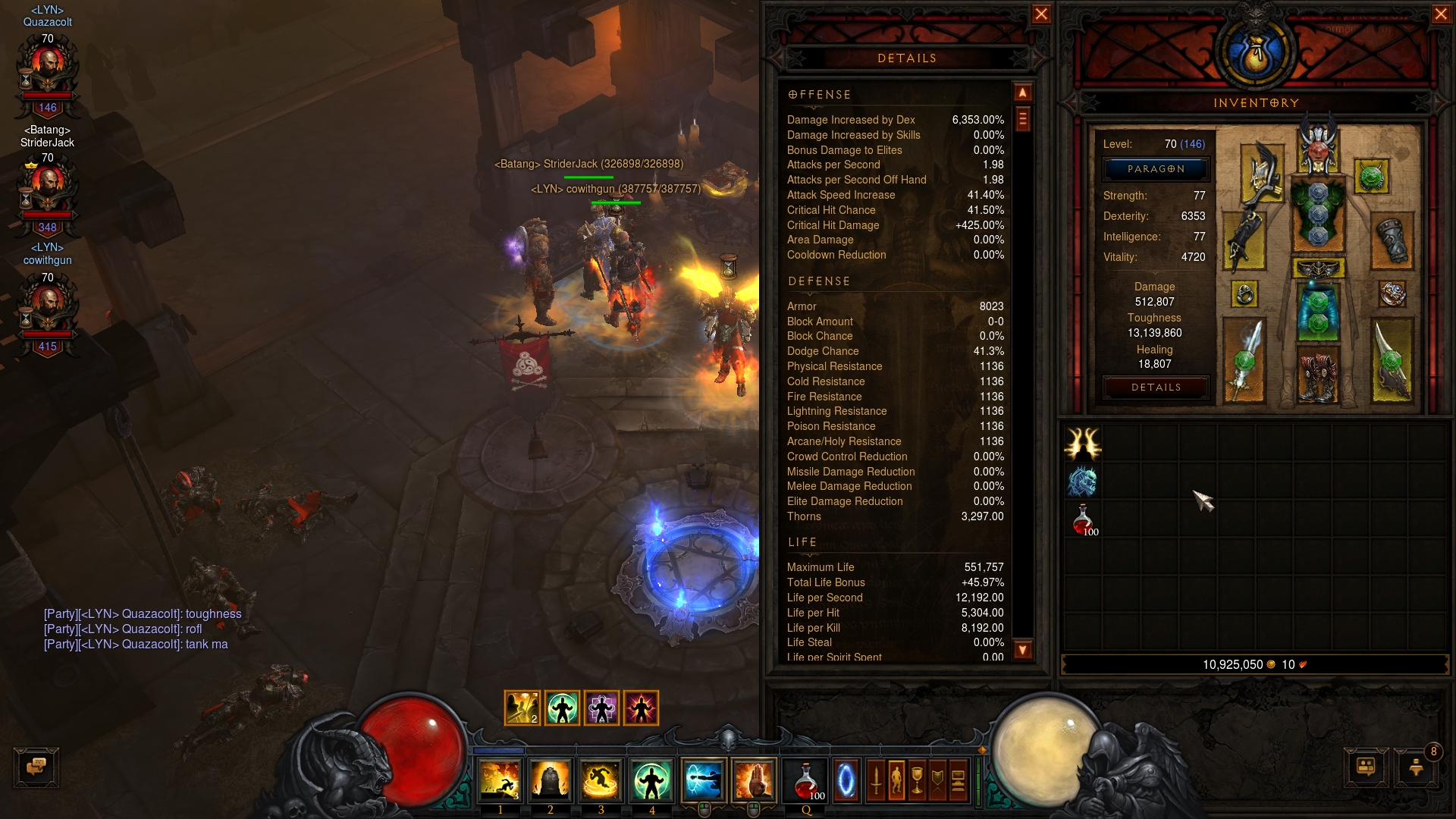Click the Details list scroll-up arrow

(1023, 93)
